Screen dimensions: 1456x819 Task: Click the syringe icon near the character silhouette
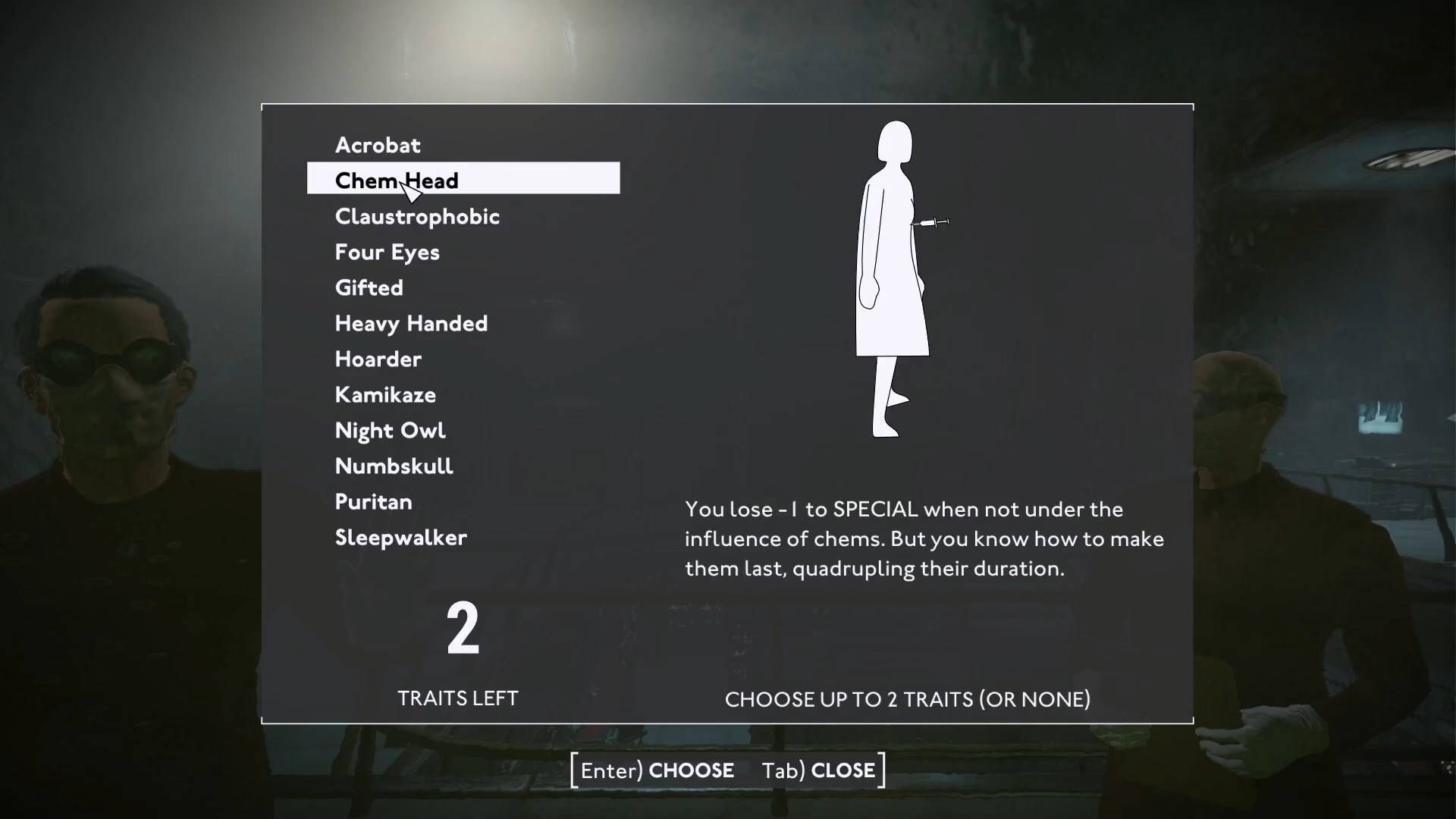(x=934, y=221)
